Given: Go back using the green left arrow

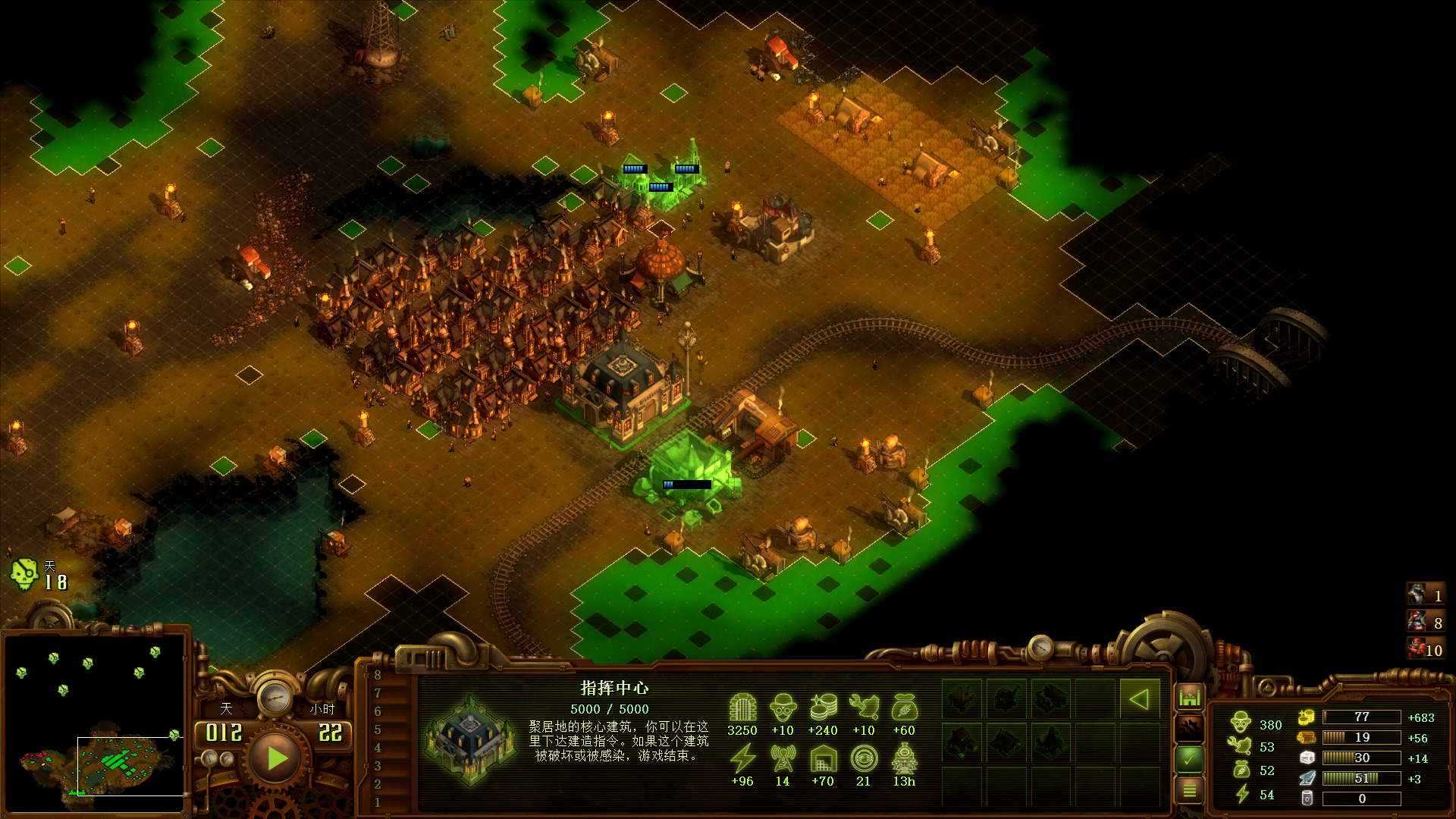Looking at the screenshot, I should pos(1138,699).
